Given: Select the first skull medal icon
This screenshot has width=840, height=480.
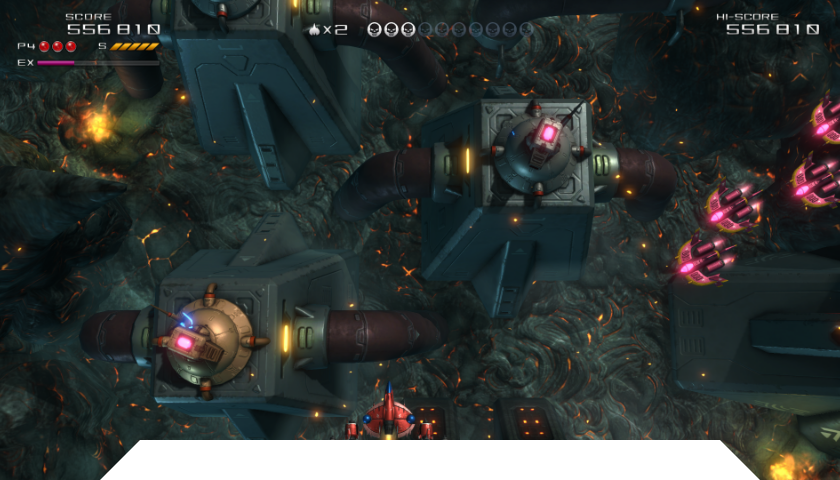Looking at the screenshot, I should 375,30.
